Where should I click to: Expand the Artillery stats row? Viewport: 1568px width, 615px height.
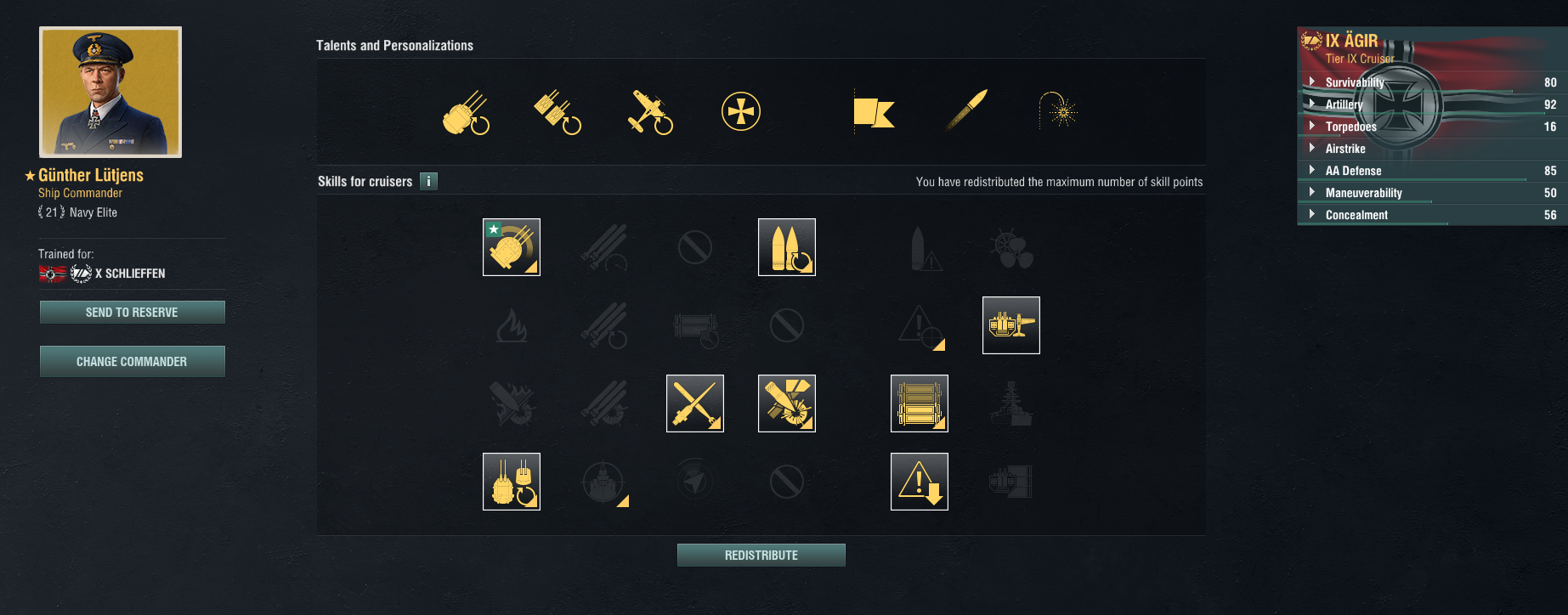tap(1313, 104)
